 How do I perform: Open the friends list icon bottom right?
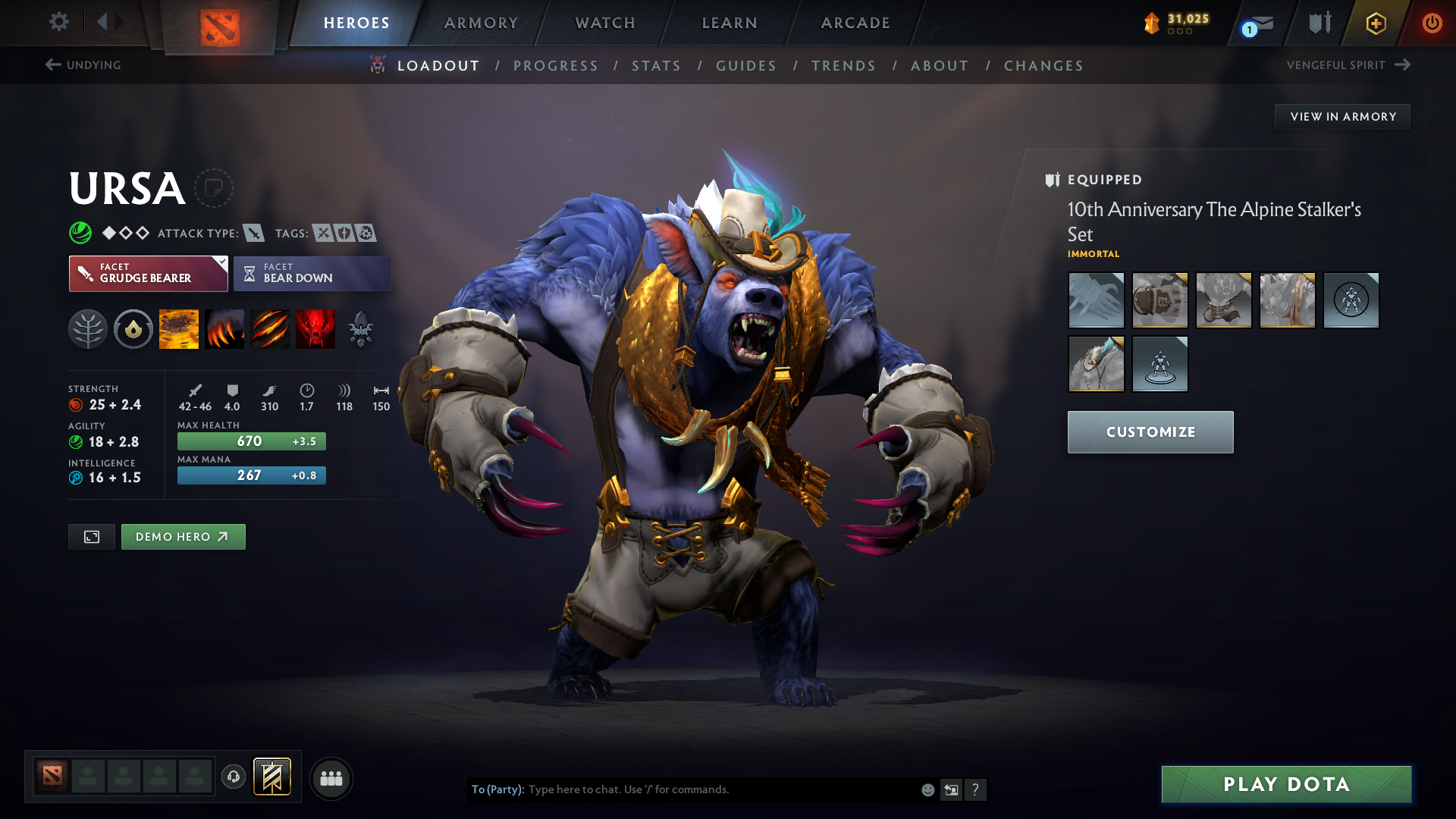(x=331, y=778)
